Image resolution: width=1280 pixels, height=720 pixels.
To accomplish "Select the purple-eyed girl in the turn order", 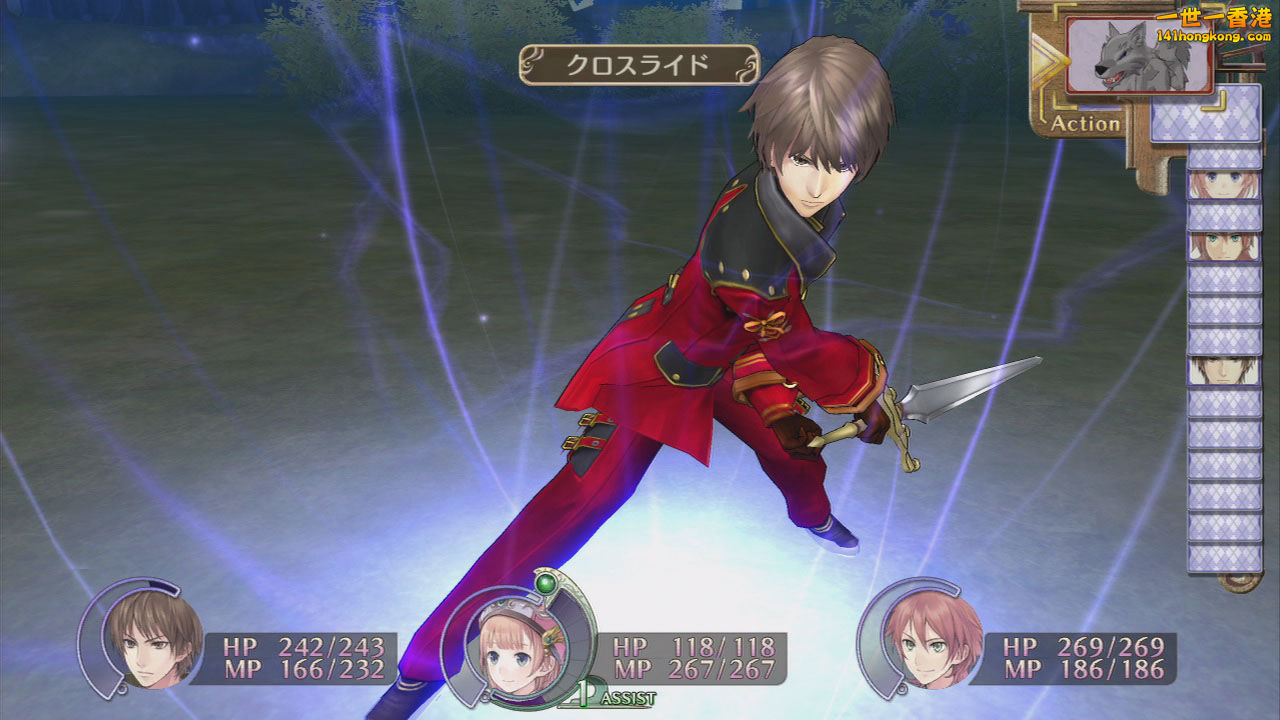I will coord(1224,184).
